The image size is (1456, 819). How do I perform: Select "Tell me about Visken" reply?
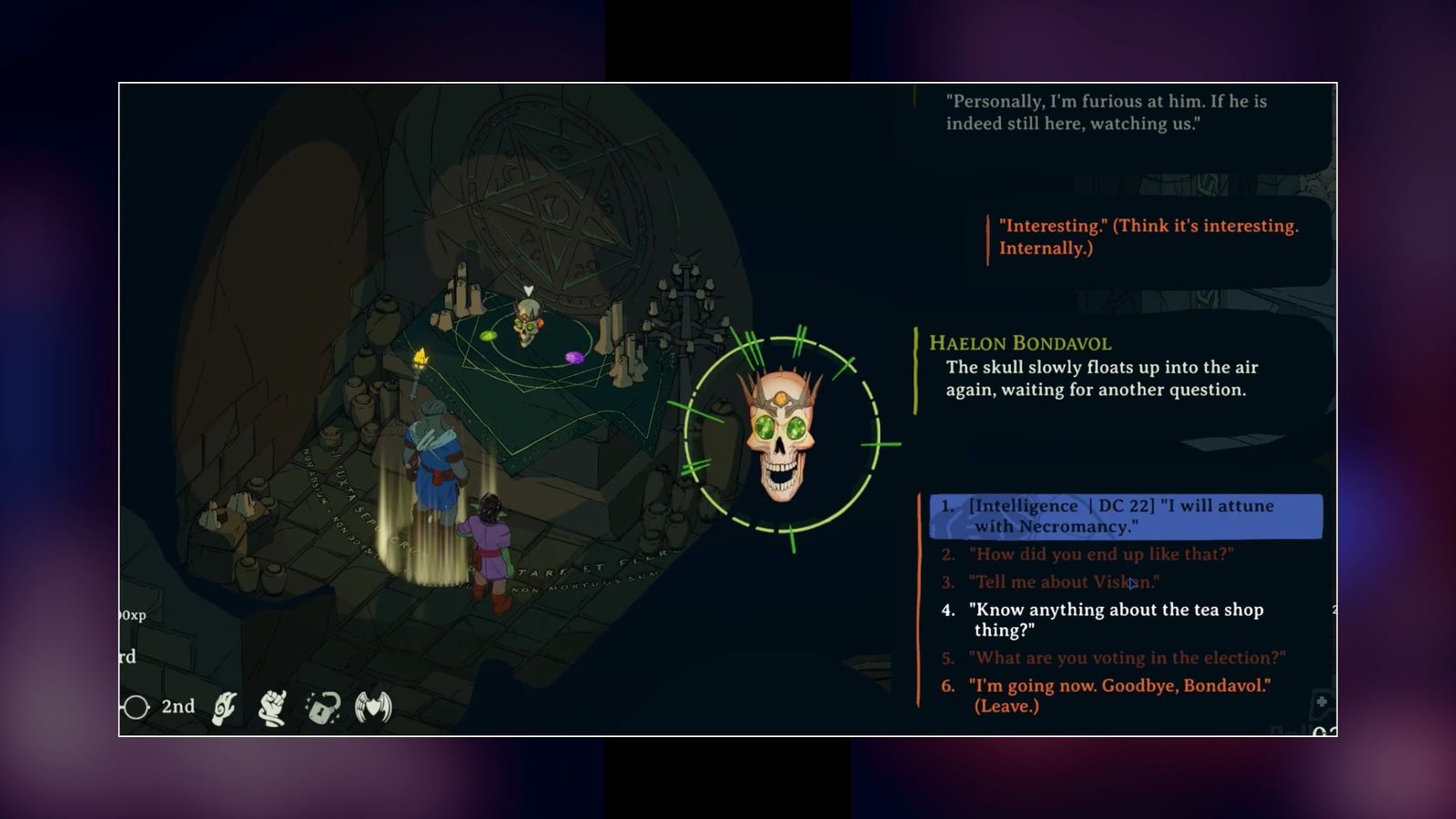click(1063, 582)
